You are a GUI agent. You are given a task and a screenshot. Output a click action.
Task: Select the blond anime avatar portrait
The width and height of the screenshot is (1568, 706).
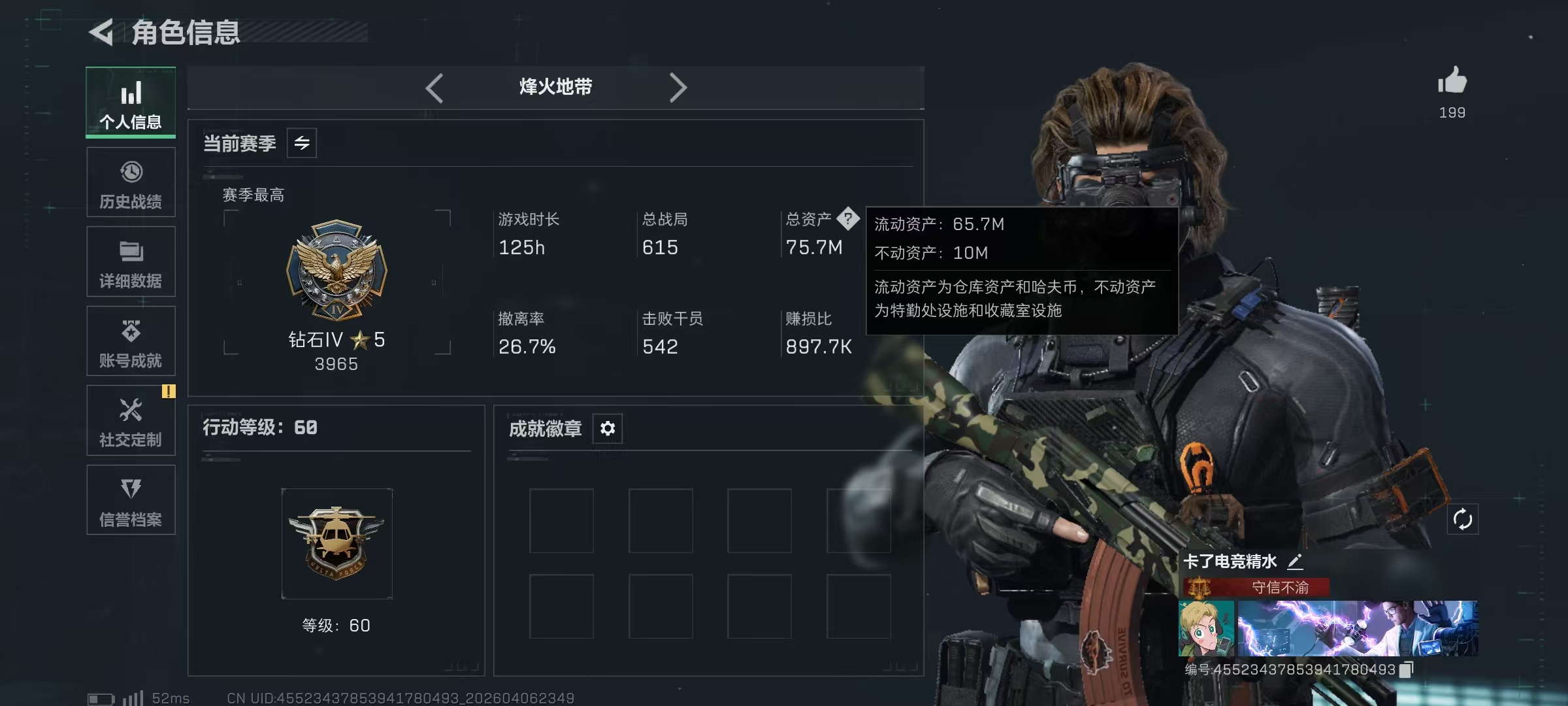[1206, 628]
